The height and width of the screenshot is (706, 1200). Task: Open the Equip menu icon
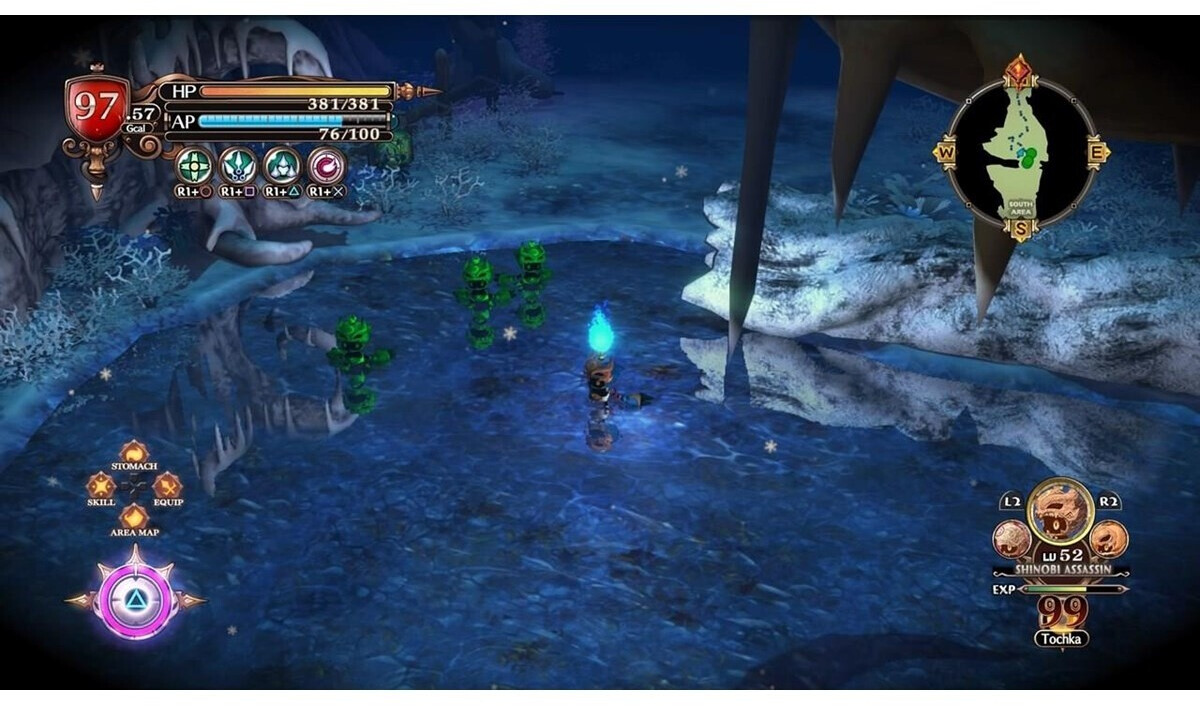[167, 485]
